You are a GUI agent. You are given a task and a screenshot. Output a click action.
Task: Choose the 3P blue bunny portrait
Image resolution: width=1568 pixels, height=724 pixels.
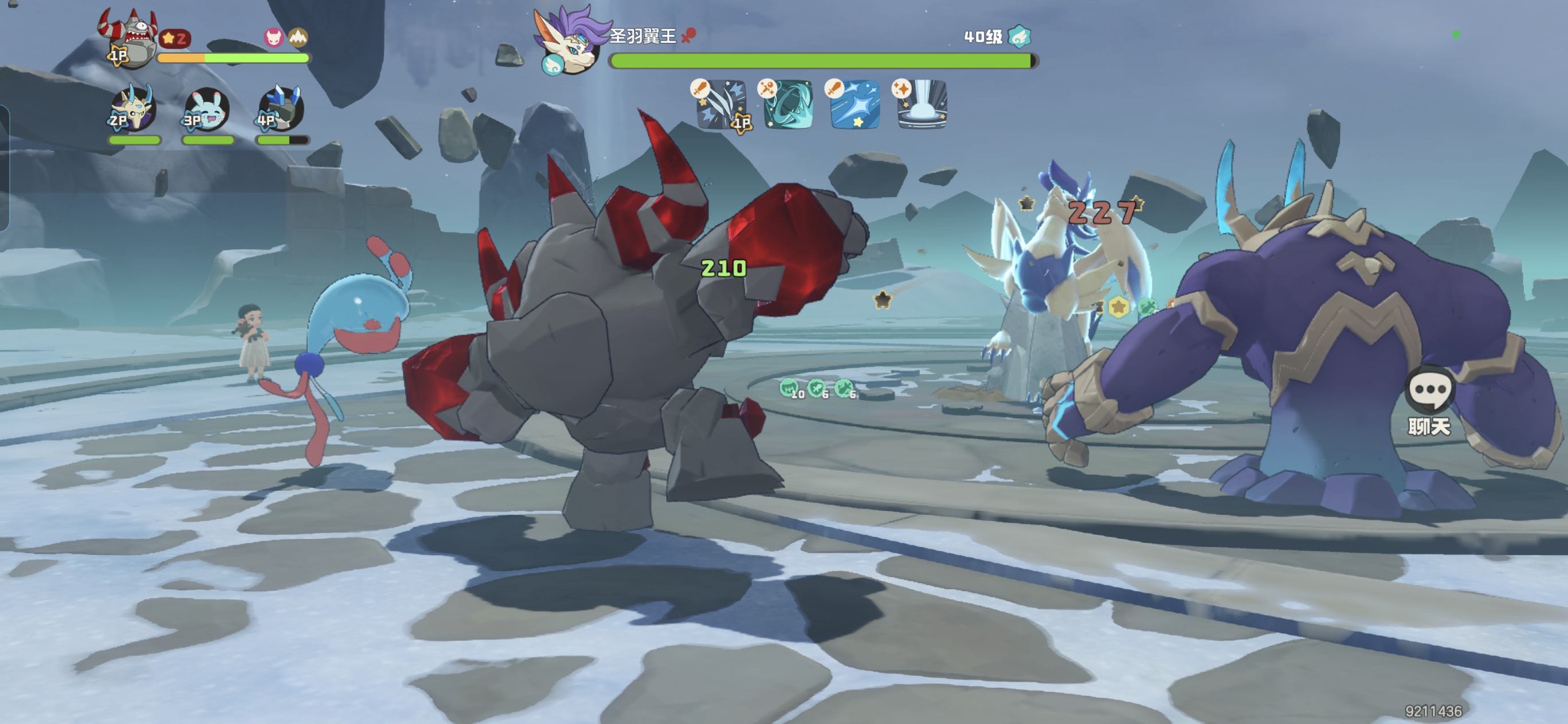point(207,109)
